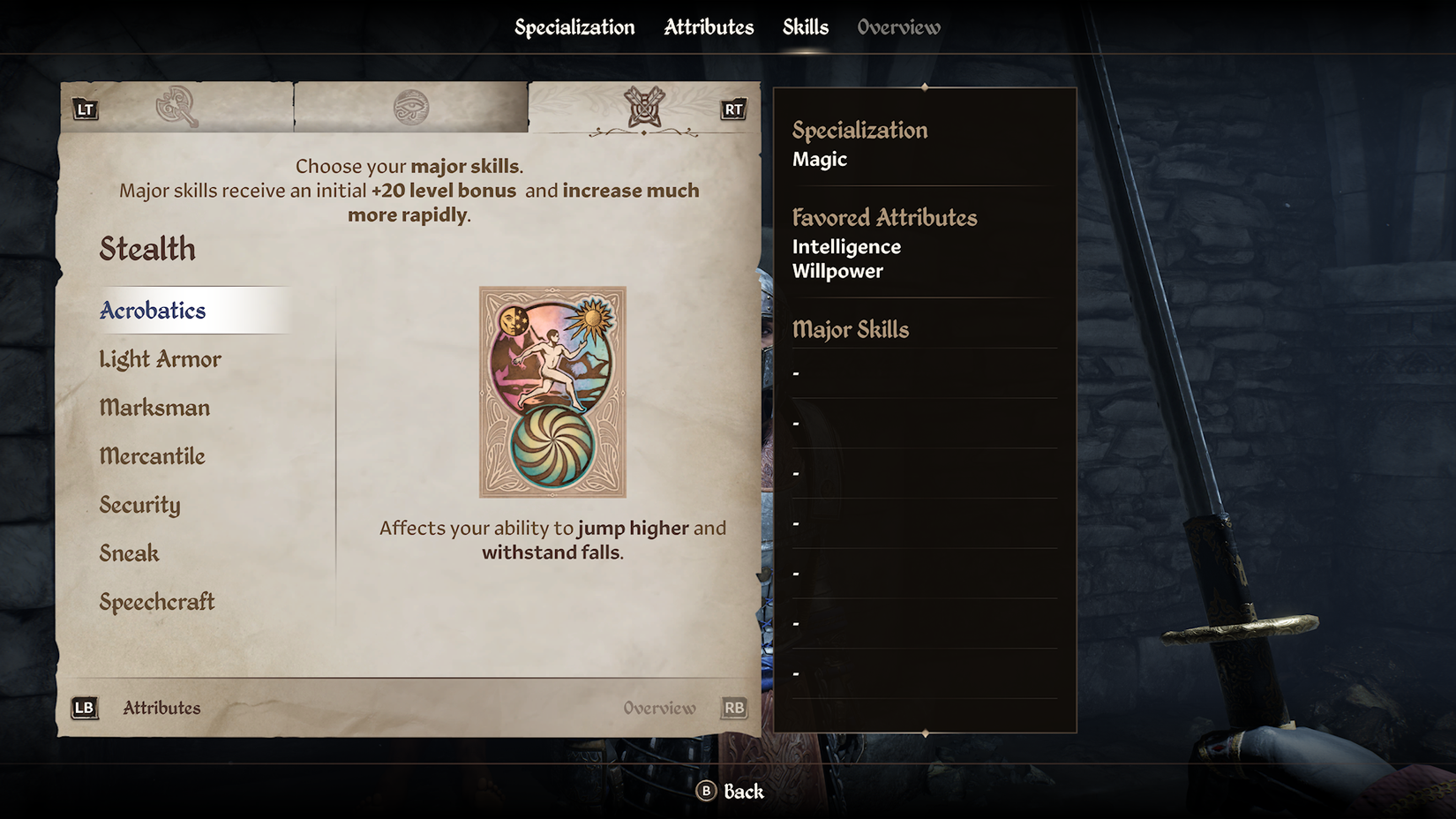Choose the Mercantile skill
This screenshot has height=819, width=1456.
click(152, 456)
